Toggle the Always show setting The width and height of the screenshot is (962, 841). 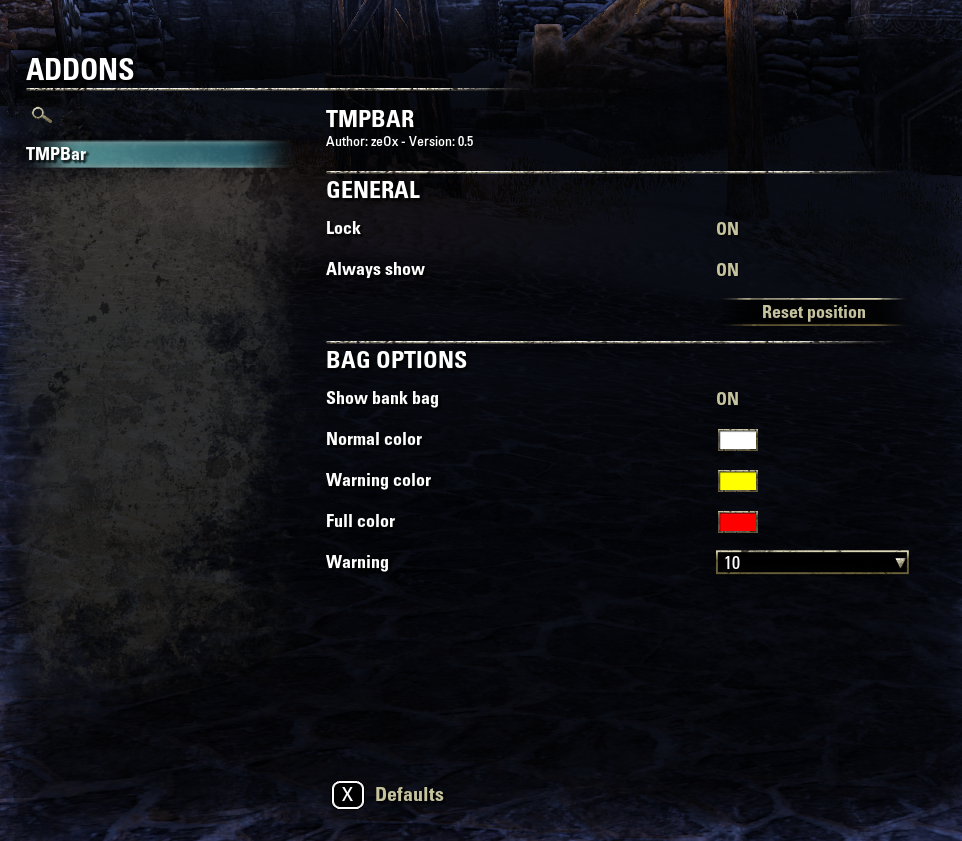tap(727, 270)
